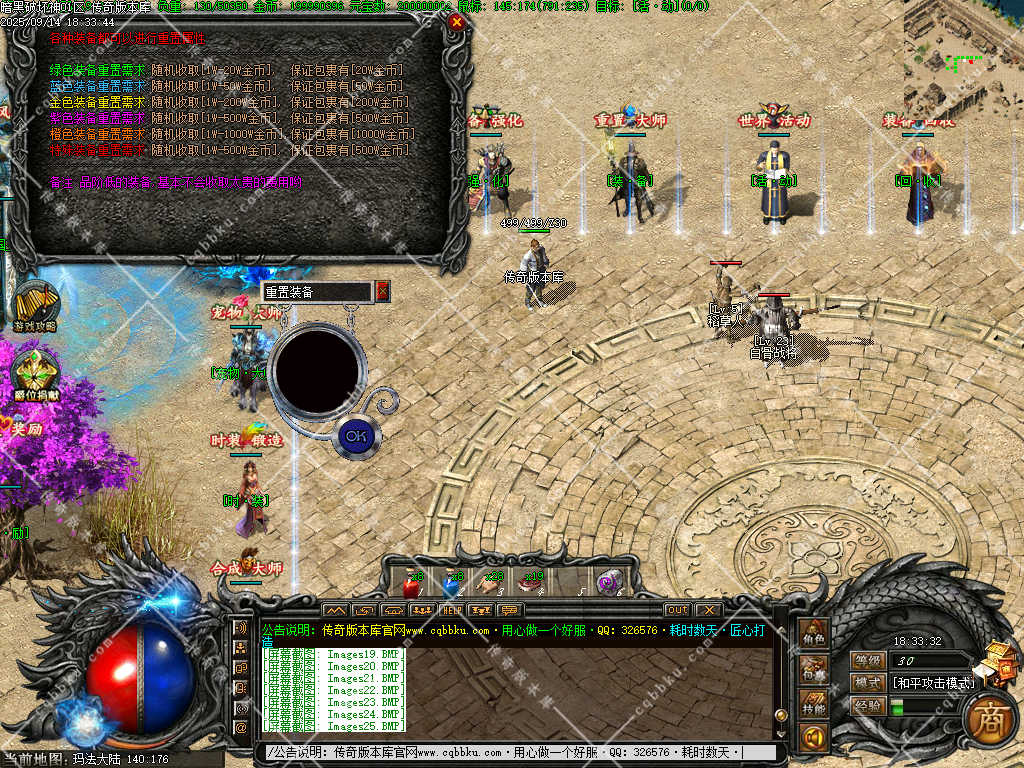The width and height of the screenshot is (1024, 768).
Task: Open the 包裹 bag inventory
Action: [x=813, y=669]
